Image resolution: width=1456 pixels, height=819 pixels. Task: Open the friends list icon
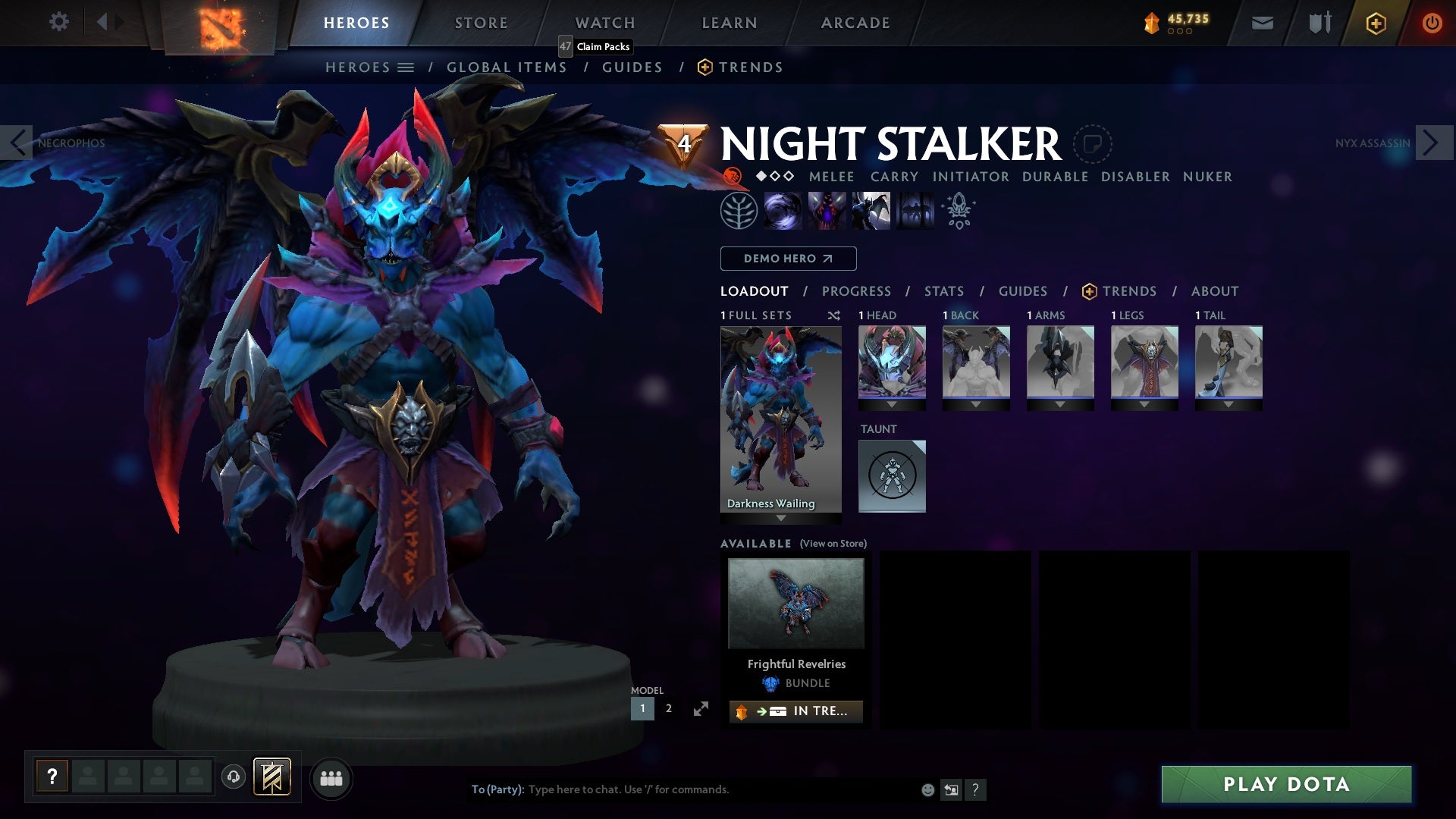coord(331,778)
